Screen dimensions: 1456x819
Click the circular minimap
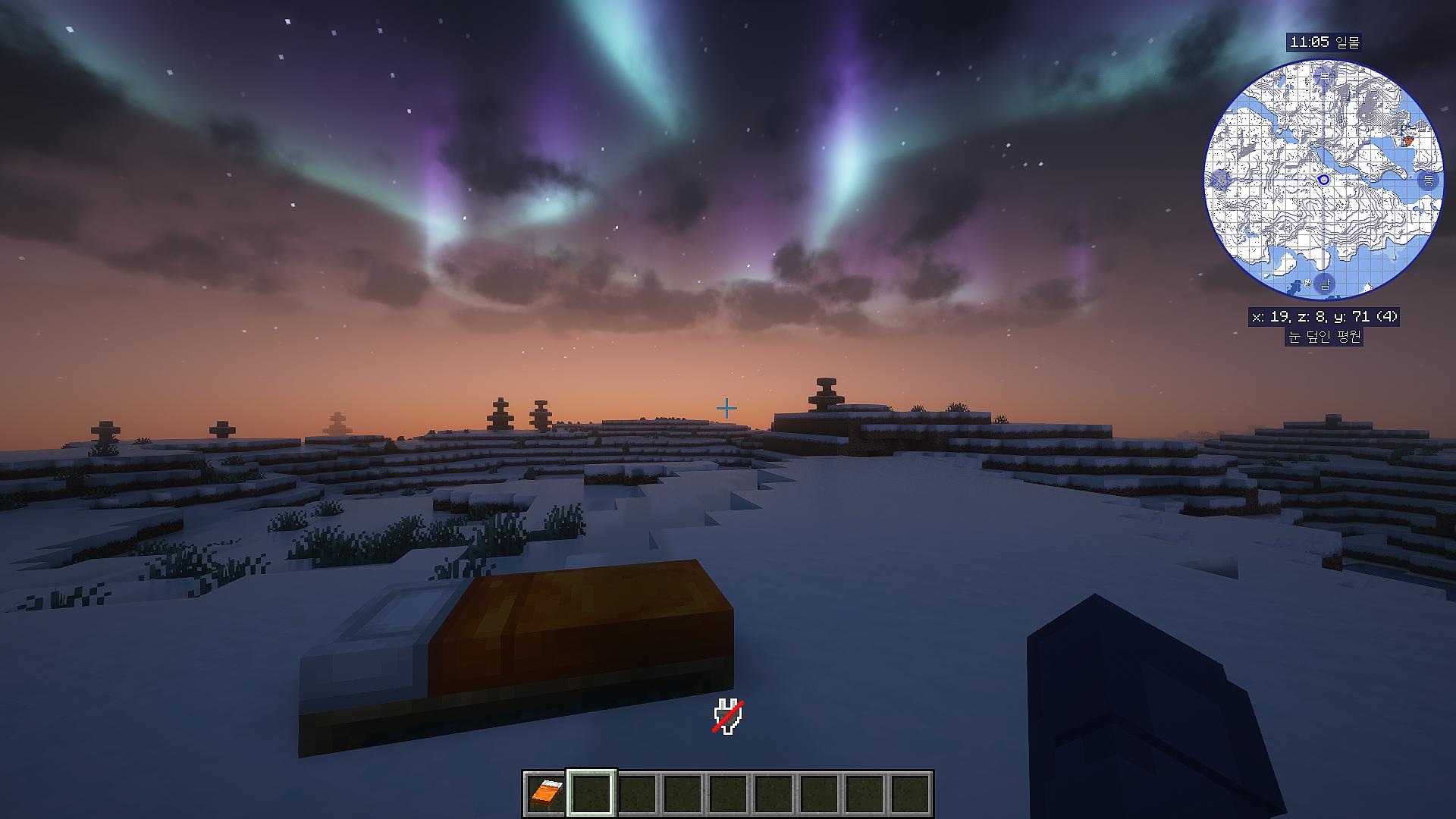[1323, 180]
